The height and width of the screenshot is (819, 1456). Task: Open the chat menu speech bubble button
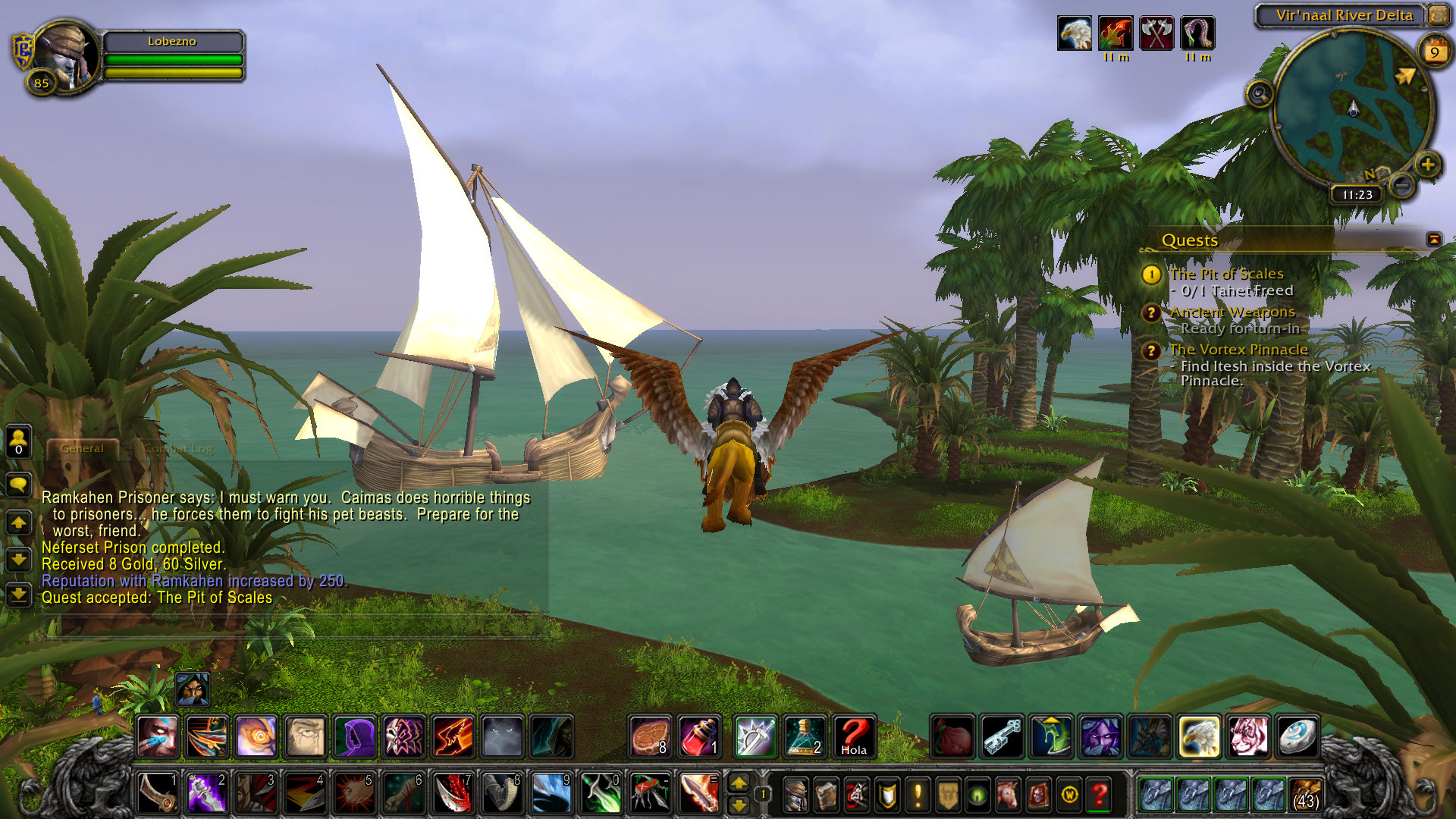[18, 484]
